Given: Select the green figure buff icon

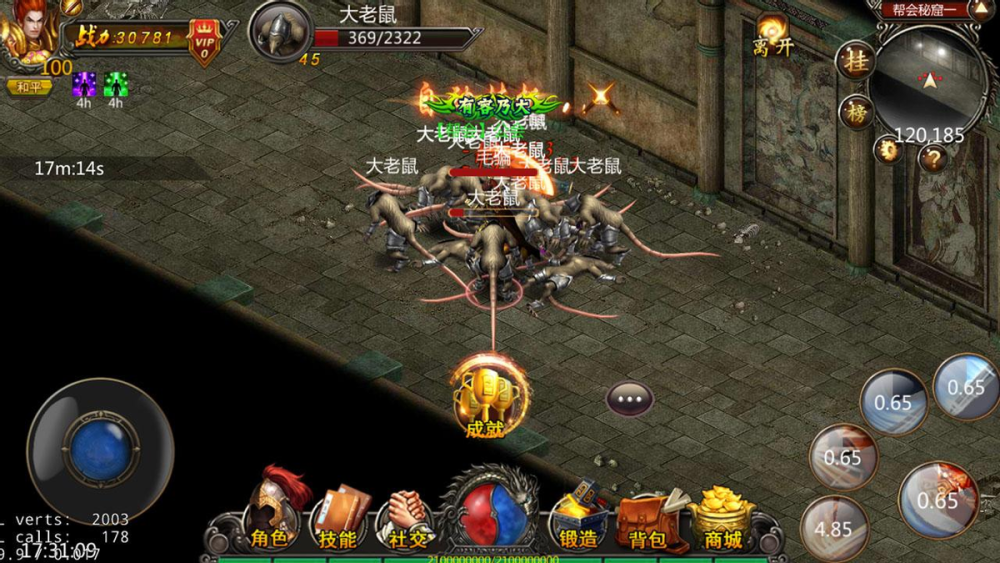Looking at the screenshot, I should pyautogui.click(x=116, y=84).
